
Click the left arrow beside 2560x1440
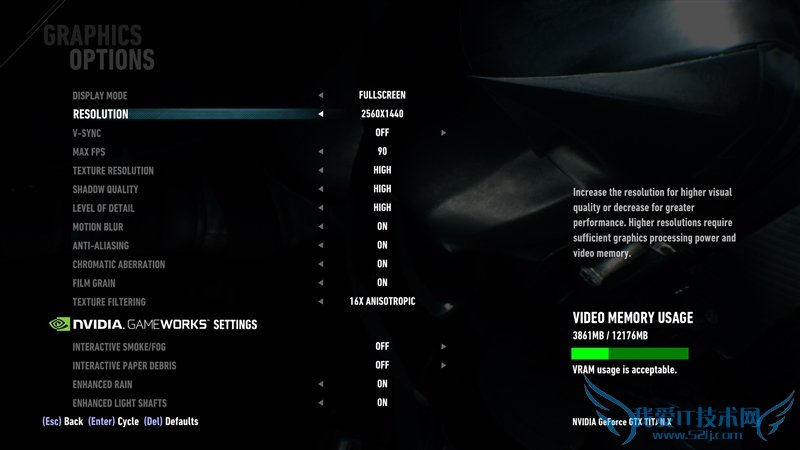321,114
